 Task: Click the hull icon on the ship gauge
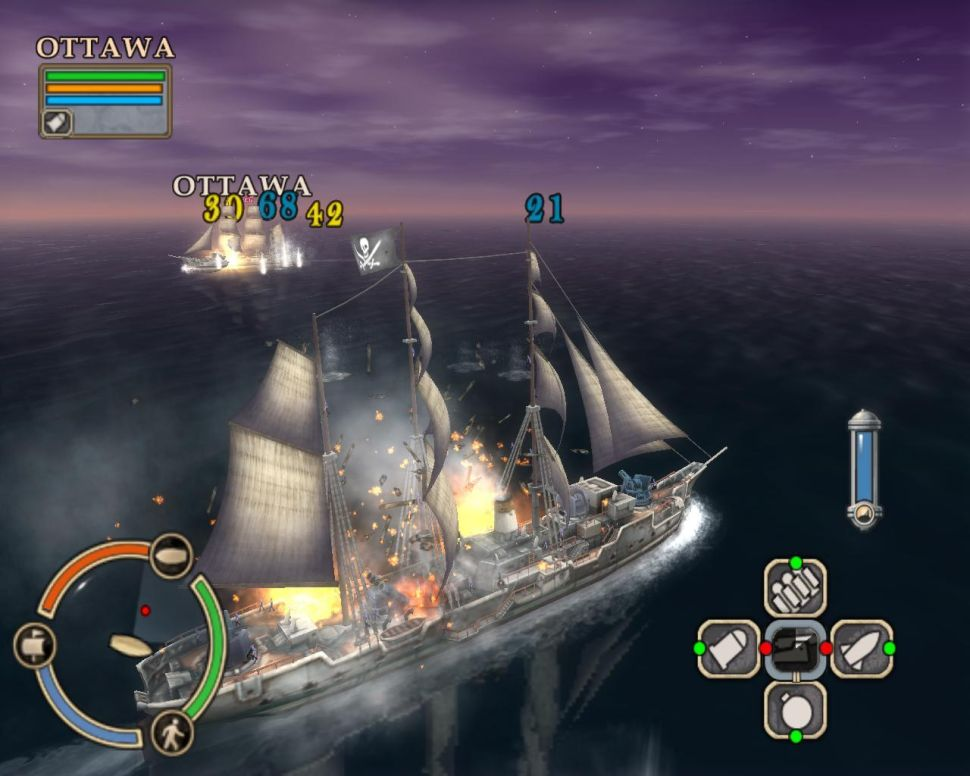[x=171, y=556]
